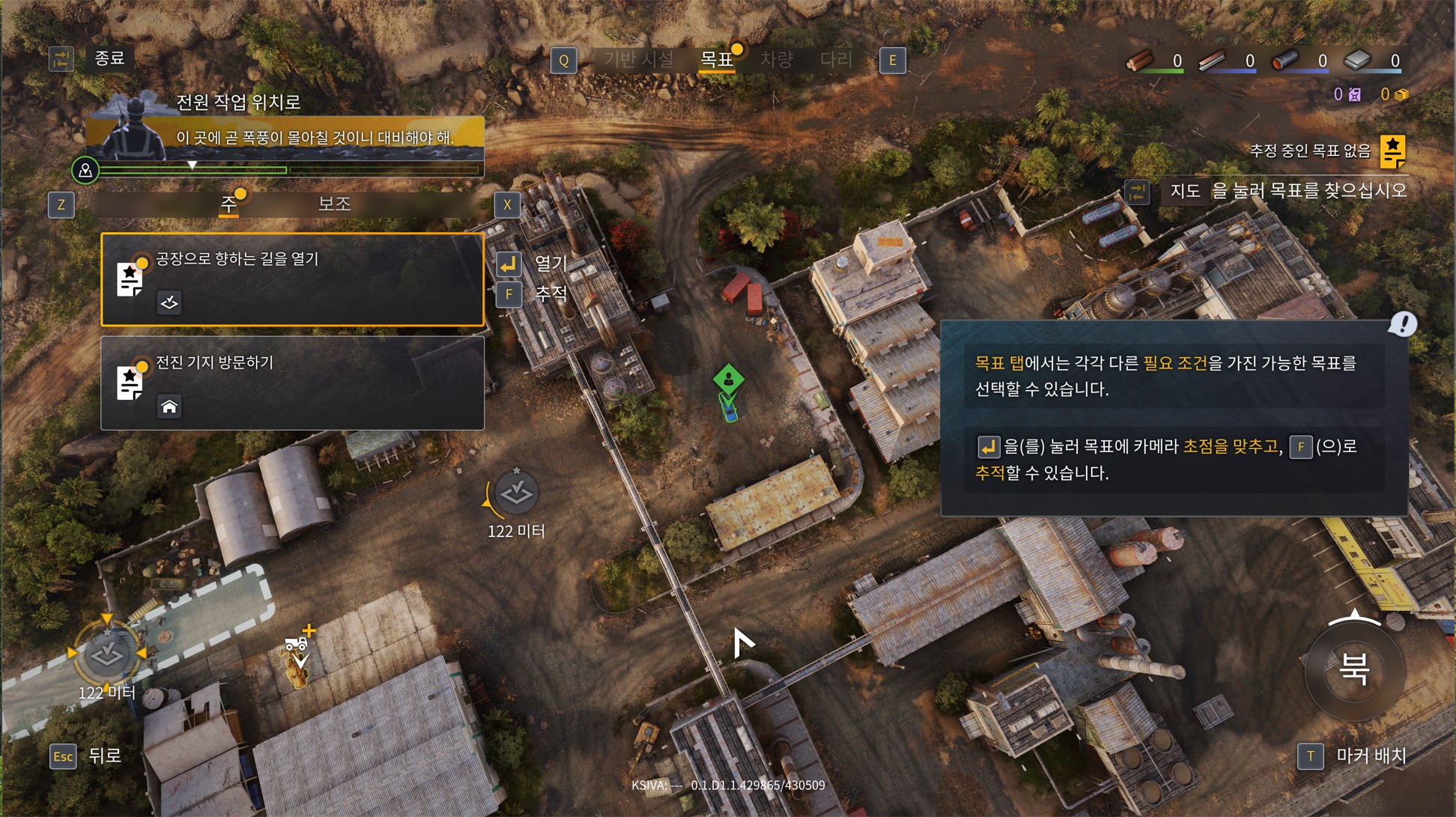Choose the 전진 기지 방문하기 objective
1456x817 pixels.
coord(292,383)
